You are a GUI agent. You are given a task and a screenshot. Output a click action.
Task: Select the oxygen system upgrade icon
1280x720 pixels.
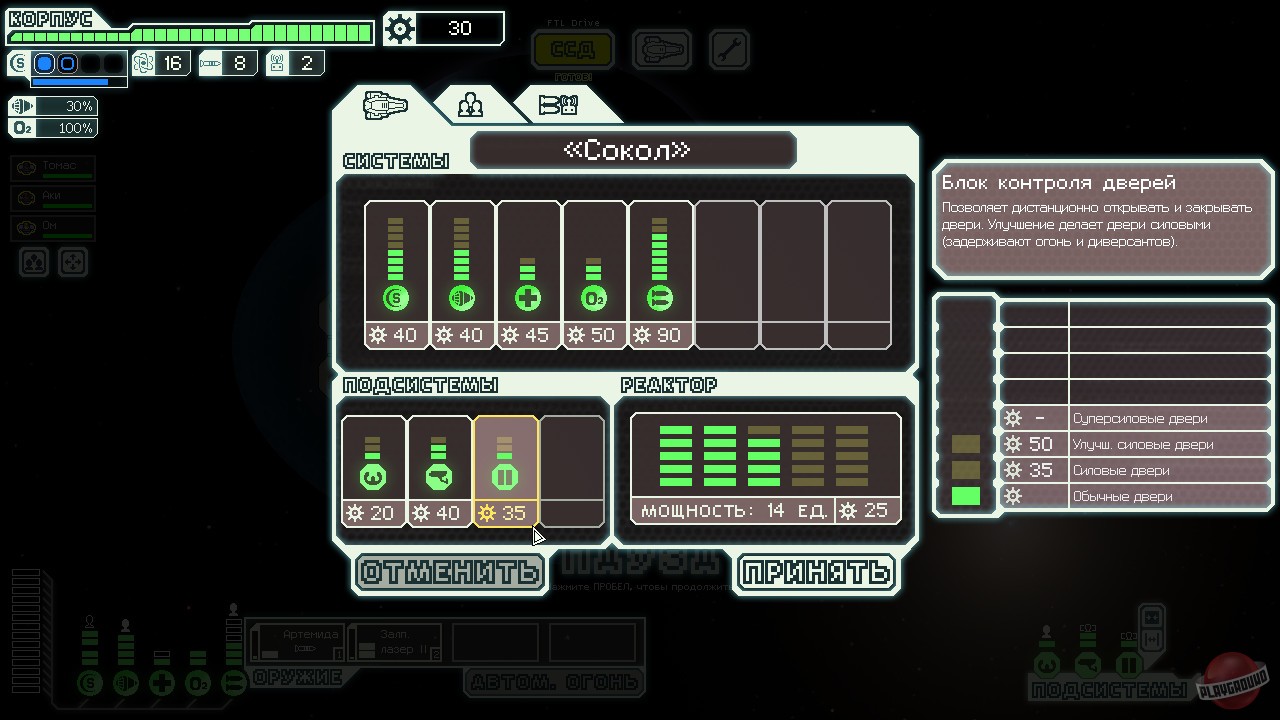(594, 297)
